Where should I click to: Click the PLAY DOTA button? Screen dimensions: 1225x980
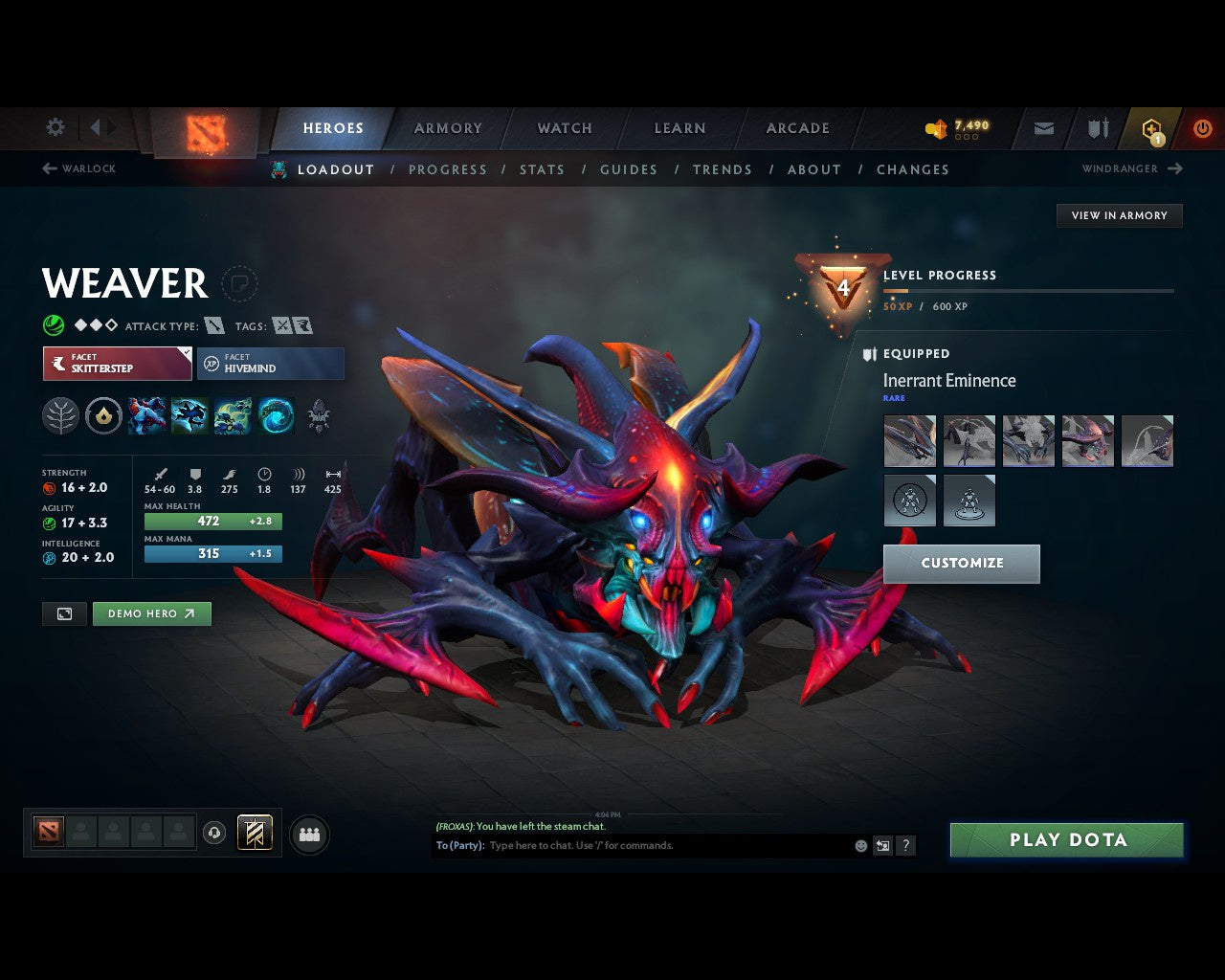point(1066,839)
